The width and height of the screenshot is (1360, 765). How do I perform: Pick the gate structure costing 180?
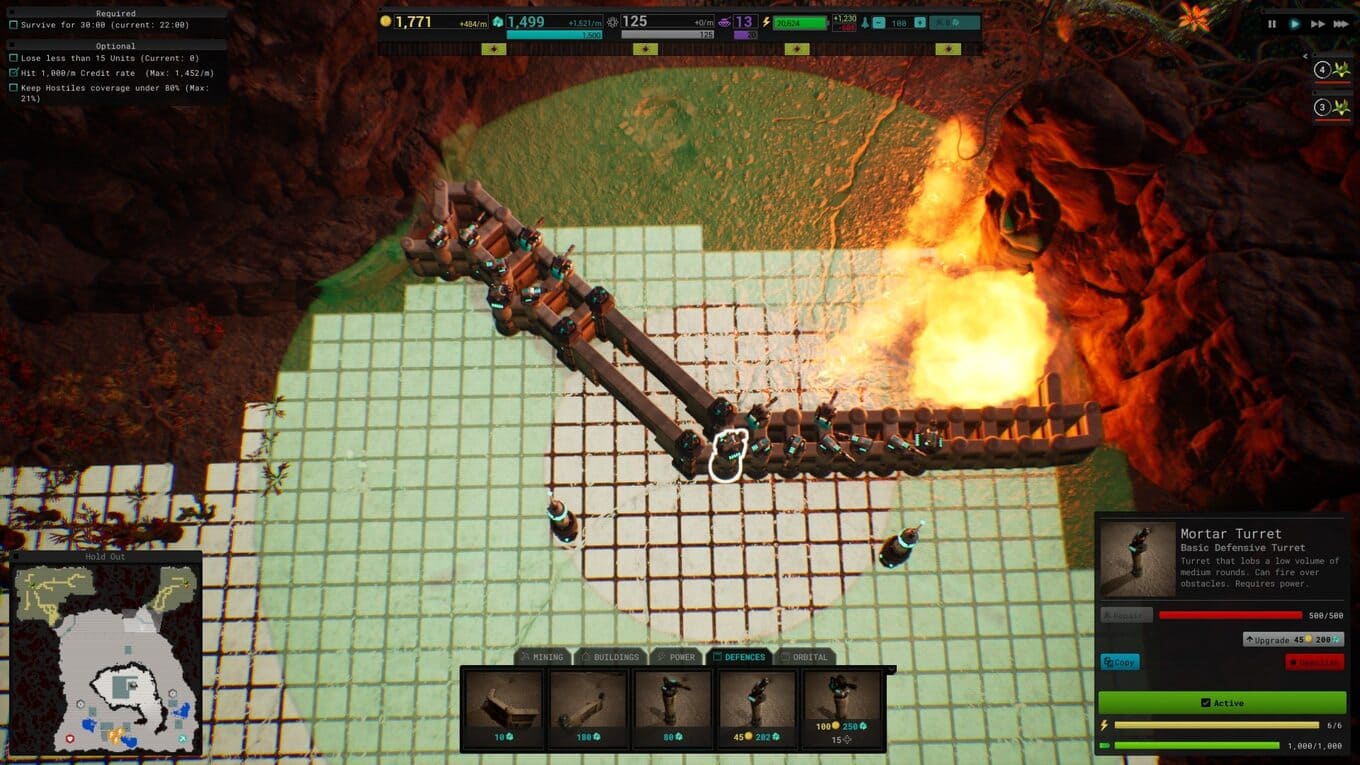pos(587,709)
